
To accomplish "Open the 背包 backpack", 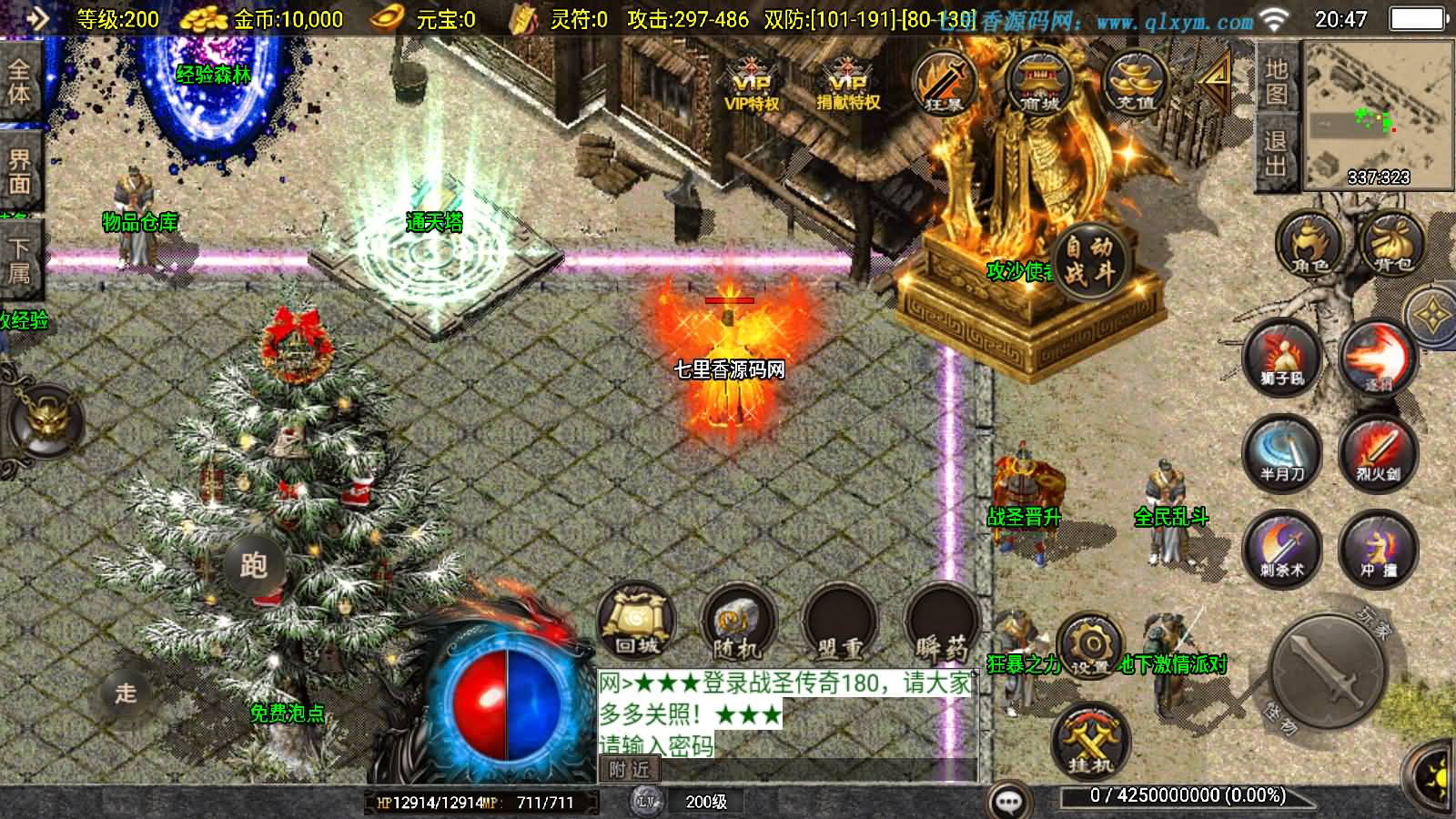I will pos(1393,245).
